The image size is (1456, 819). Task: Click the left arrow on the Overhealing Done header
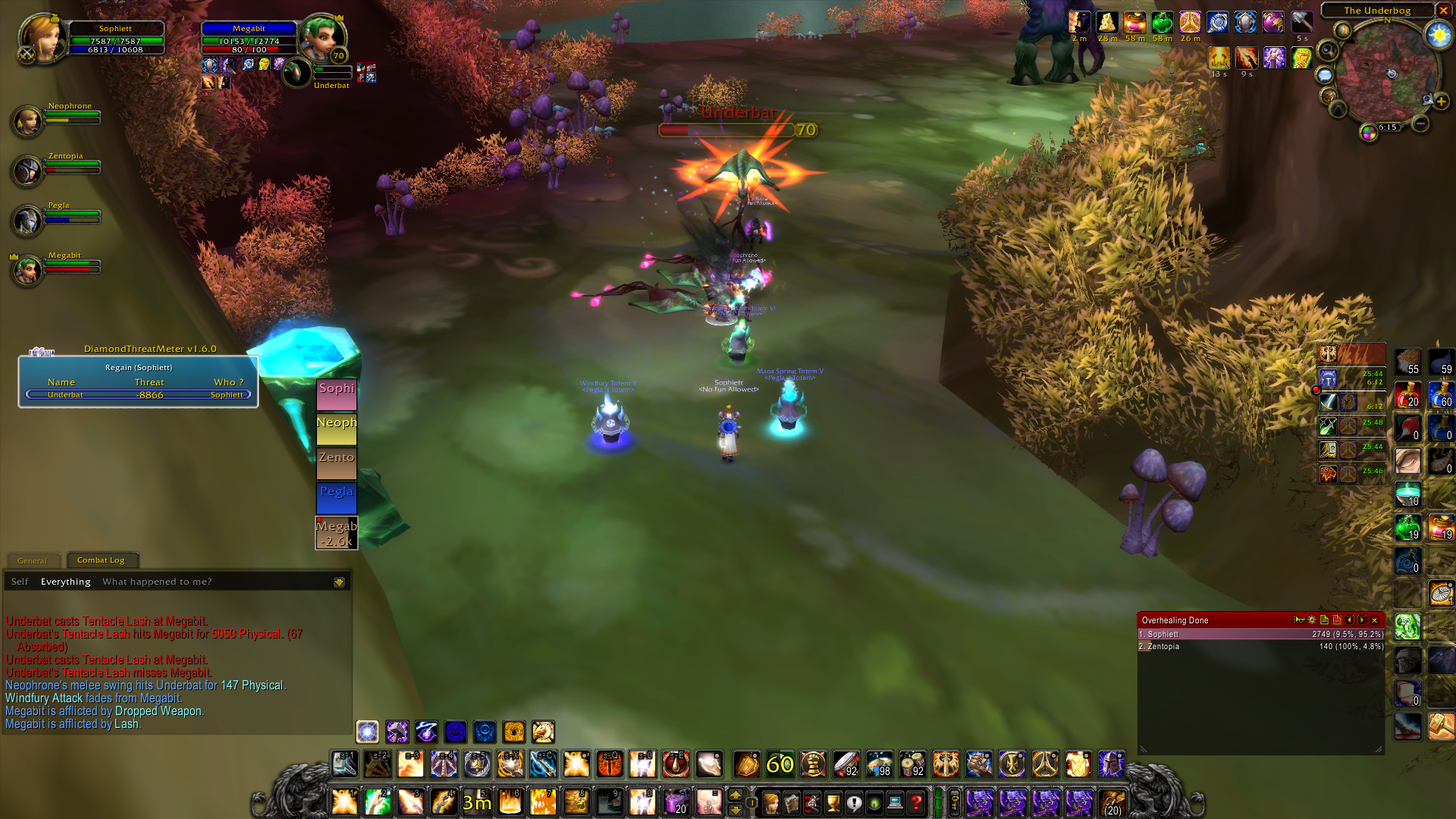click(x=1348, y=620)
